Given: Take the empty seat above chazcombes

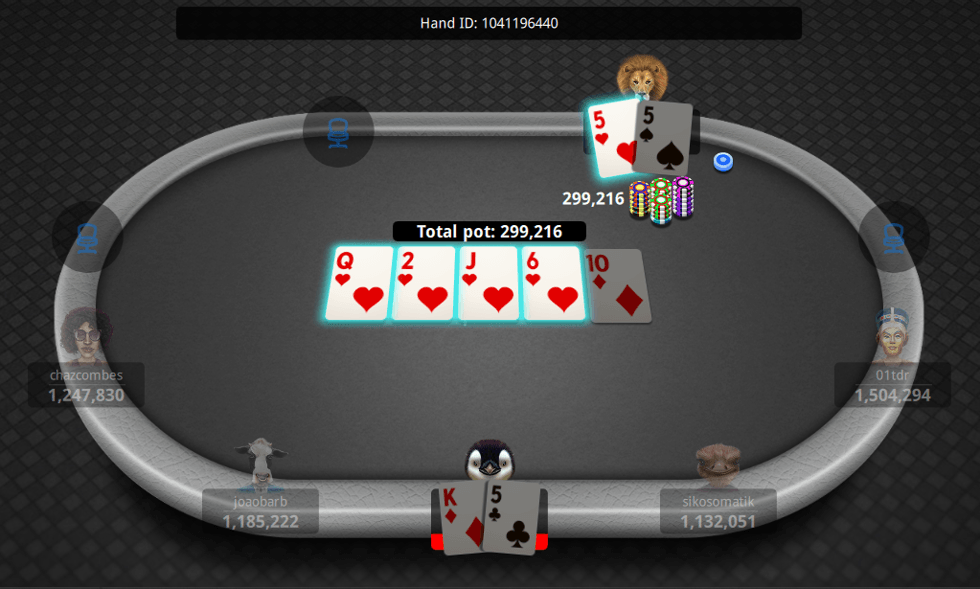Looking at the screenshot, I should pyautogui.click(x=87, y=237).
